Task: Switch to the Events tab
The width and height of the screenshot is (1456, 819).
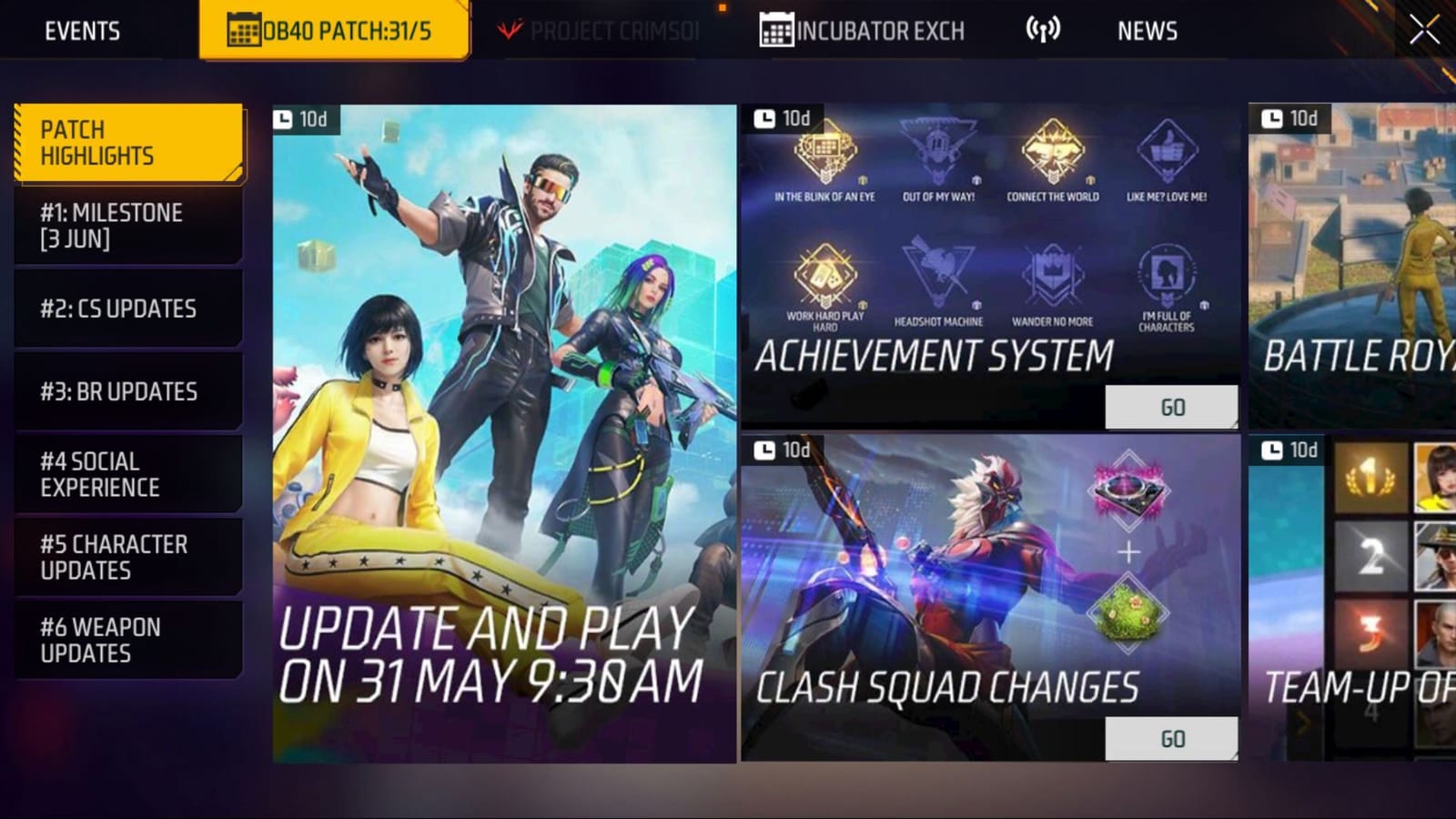Action: click(81, 30)
